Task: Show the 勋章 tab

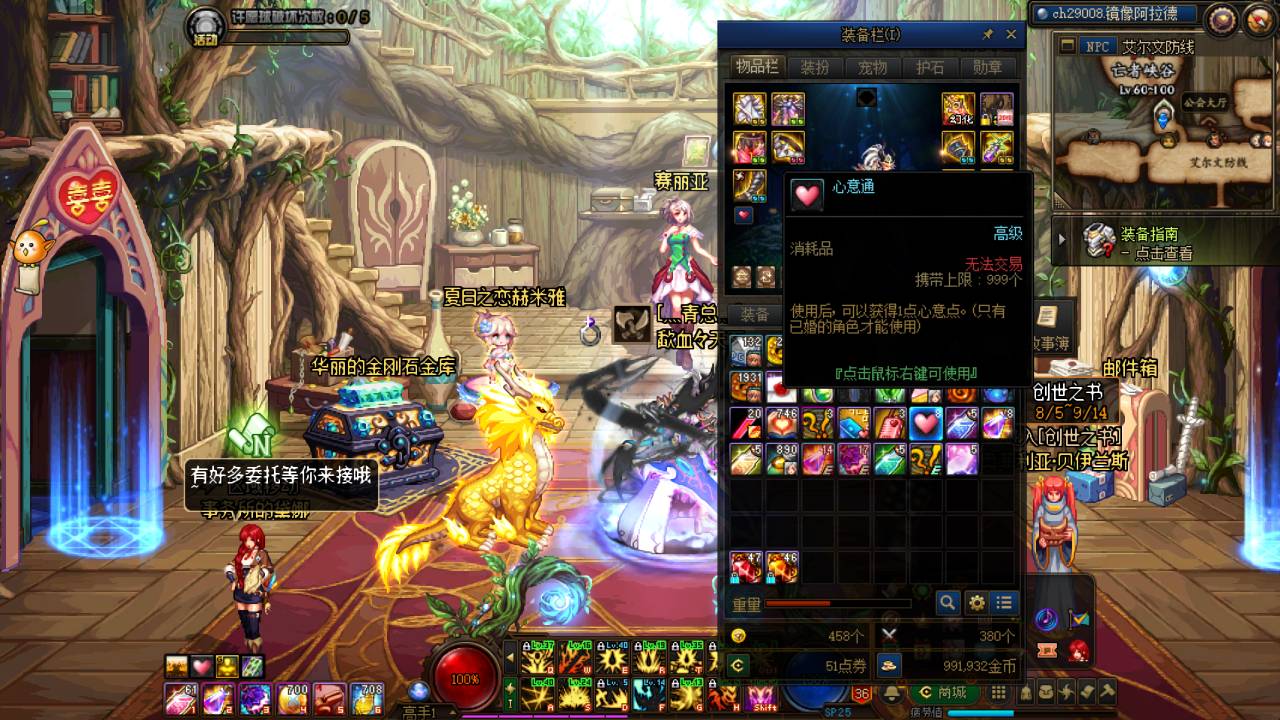Action: click(x=987, y=68)
